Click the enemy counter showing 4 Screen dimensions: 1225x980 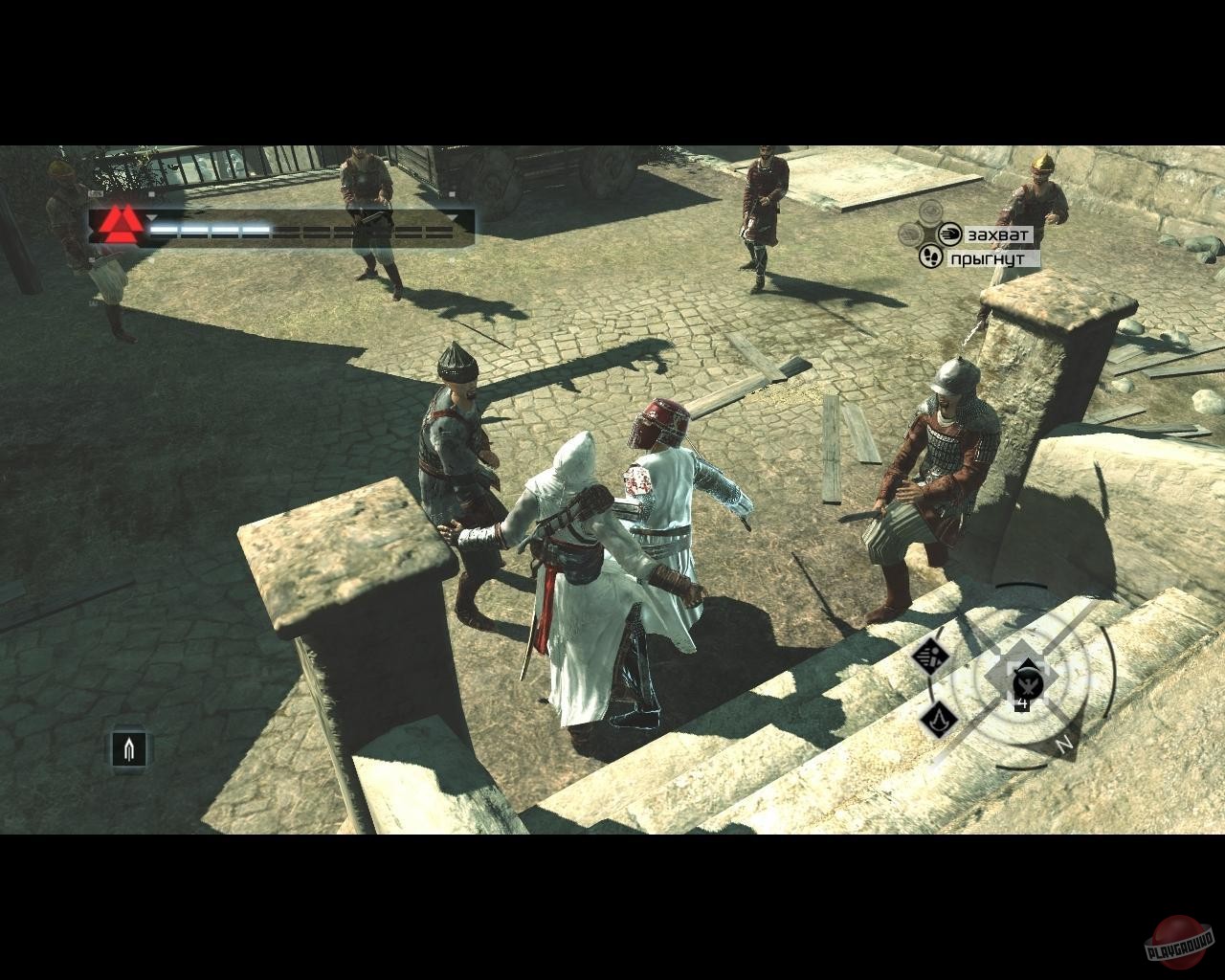[1023, 703]
